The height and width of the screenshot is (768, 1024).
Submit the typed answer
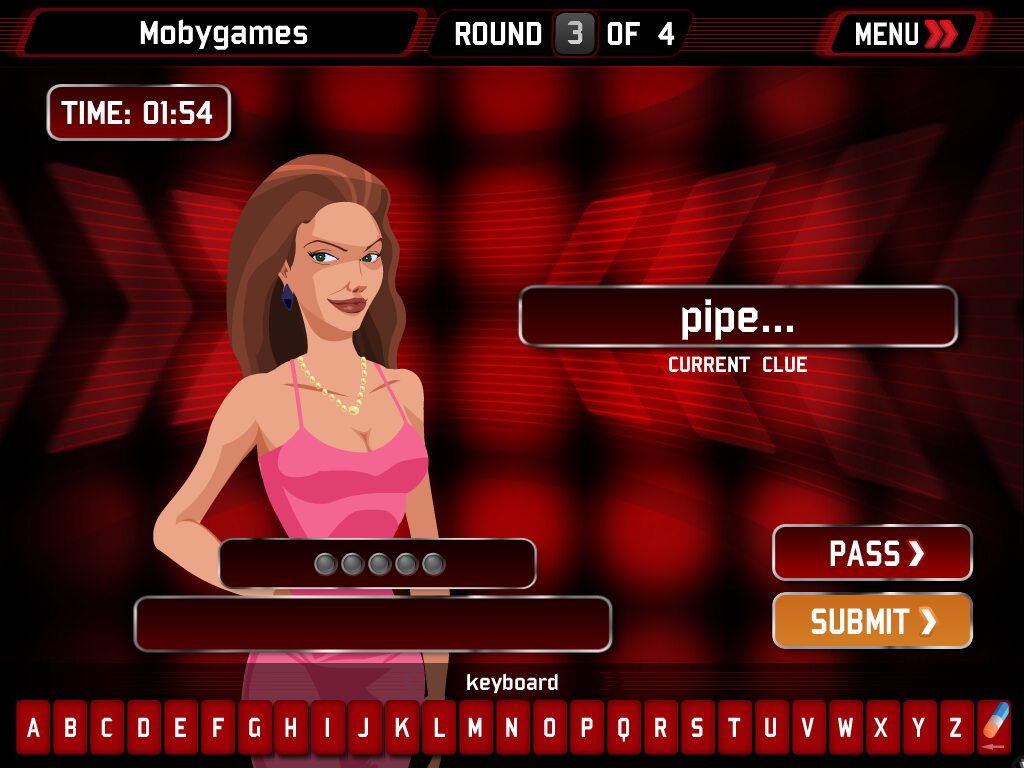(872, 621)
